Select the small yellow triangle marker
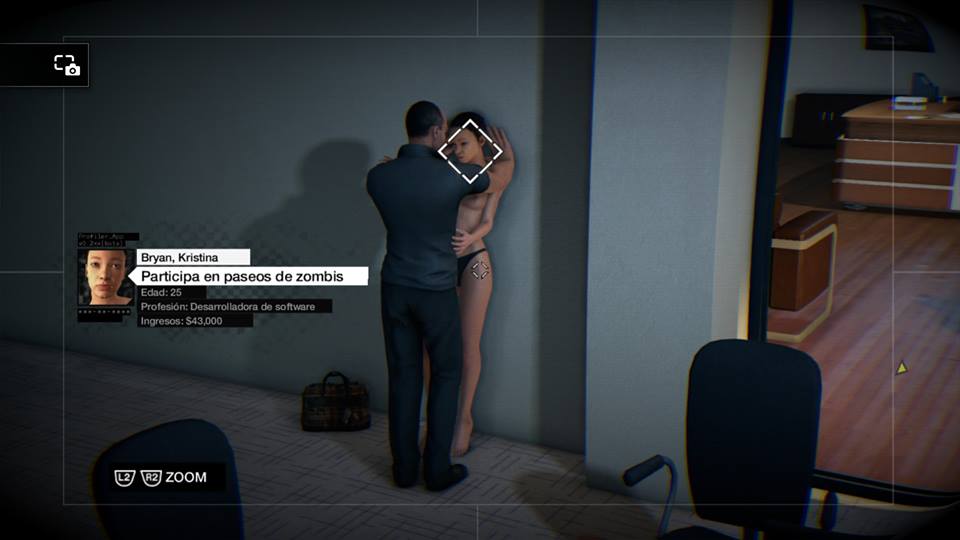960x540 pixels. click(901, 368)
